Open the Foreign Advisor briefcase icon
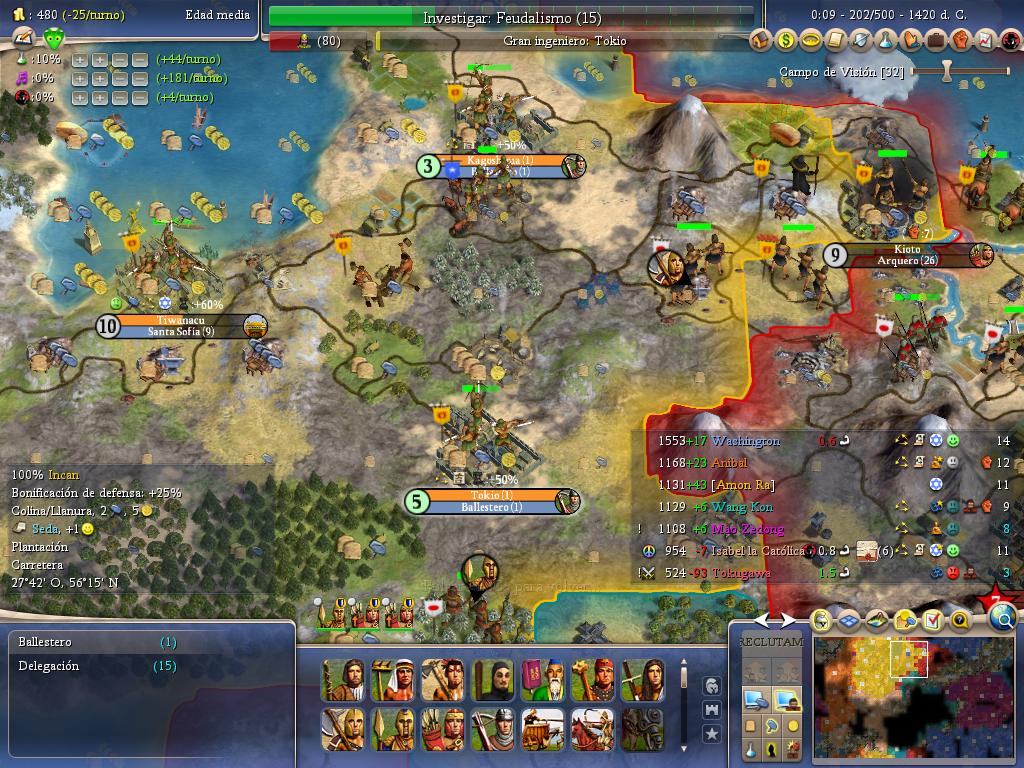Image resolution: width=1024 pixels, height=768 pixels. coord(936,40)
